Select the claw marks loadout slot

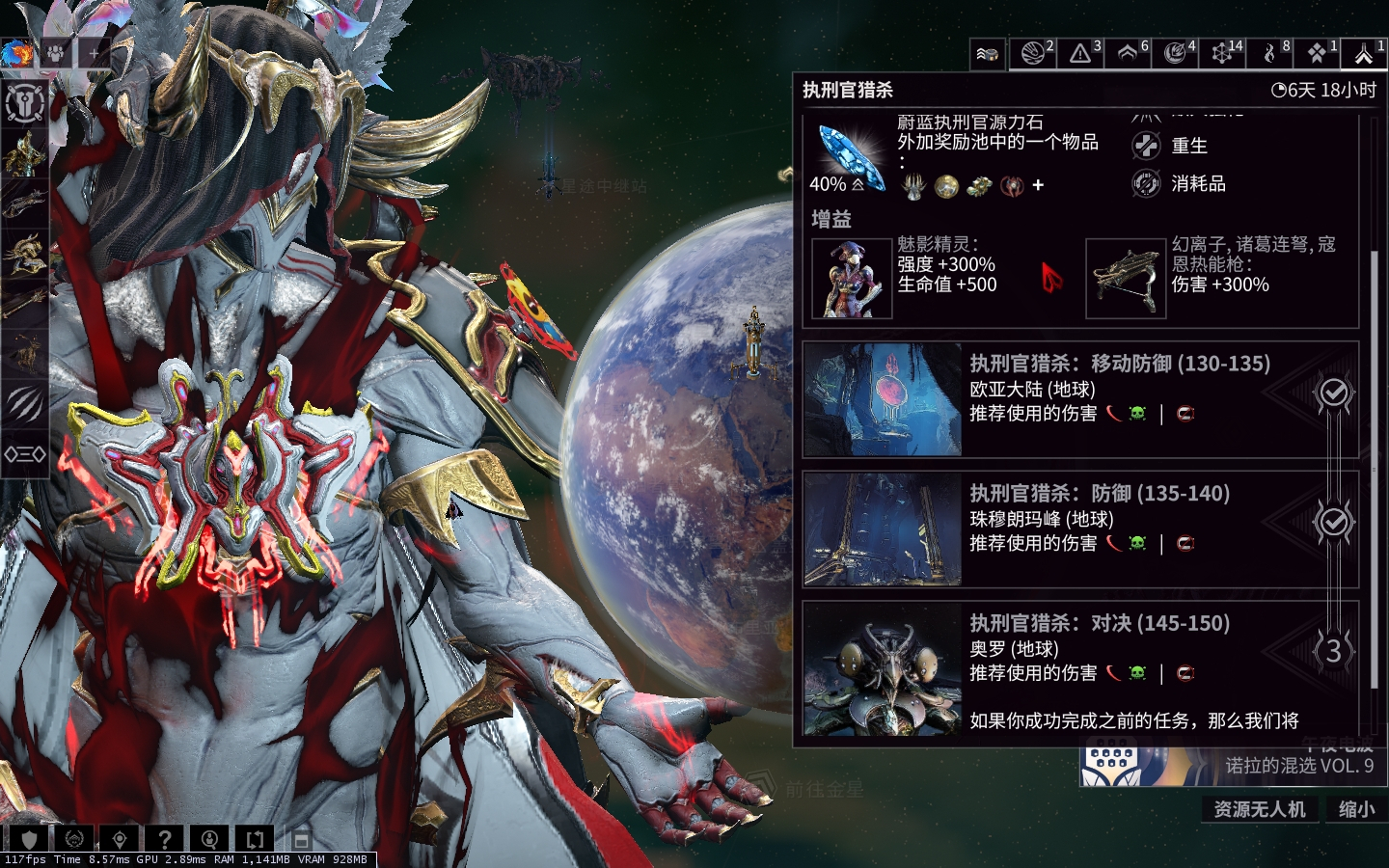25,403
